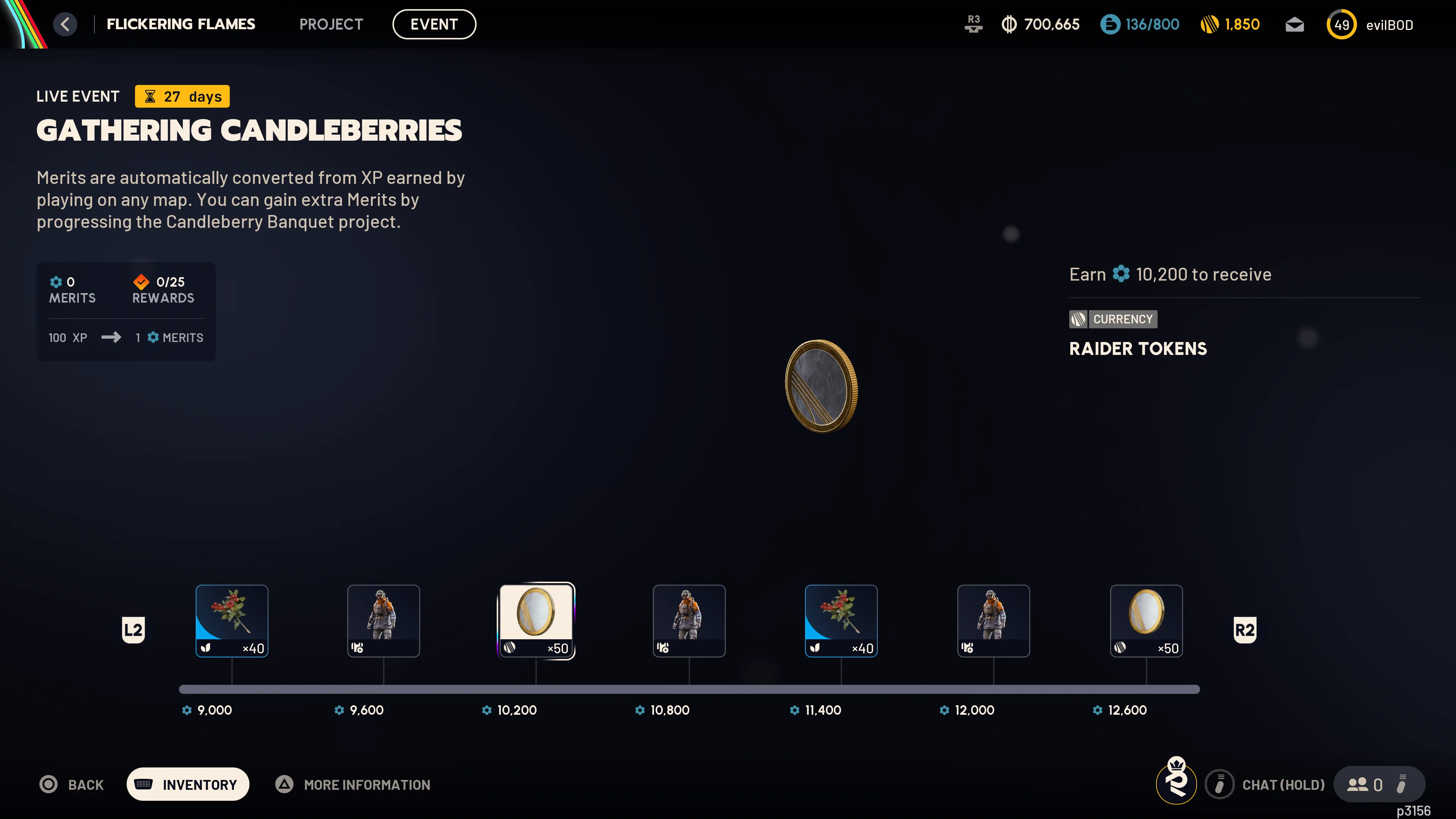The height and width of the screenshot is (819, 1456).
Task: Switch to the PROJECT tab
Action: coord(331,24)
